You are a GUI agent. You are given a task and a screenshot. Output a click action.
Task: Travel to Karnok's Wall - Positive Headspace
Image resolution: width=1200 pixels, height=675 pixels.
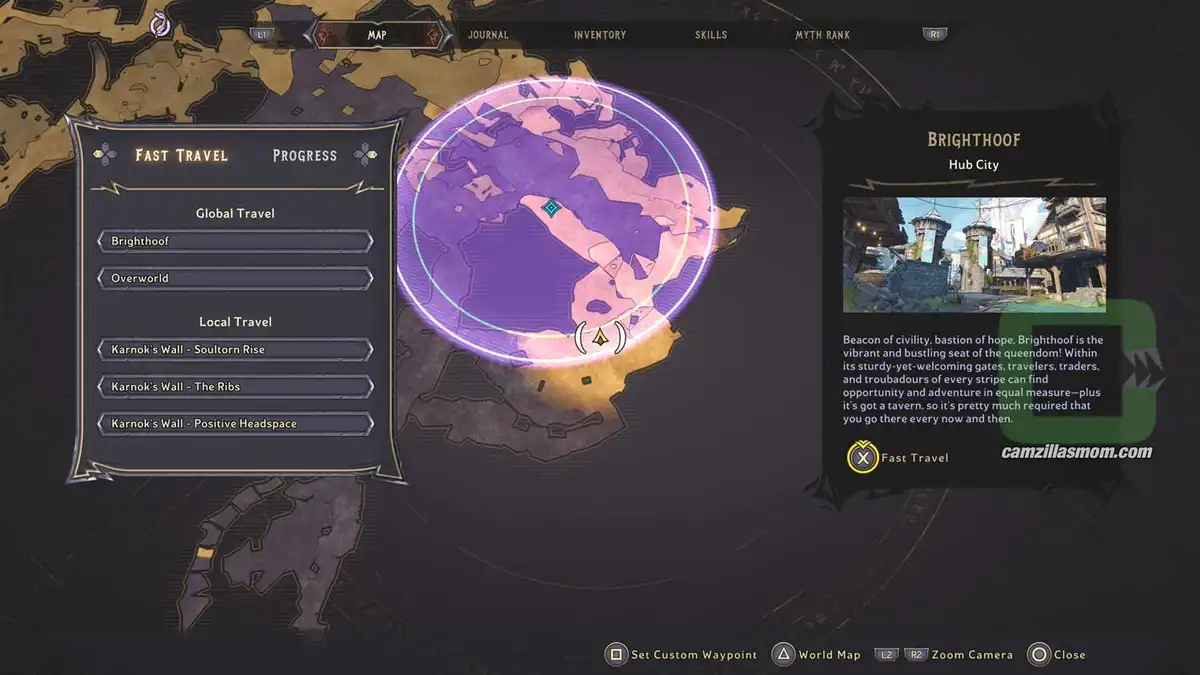pos(235,424)
